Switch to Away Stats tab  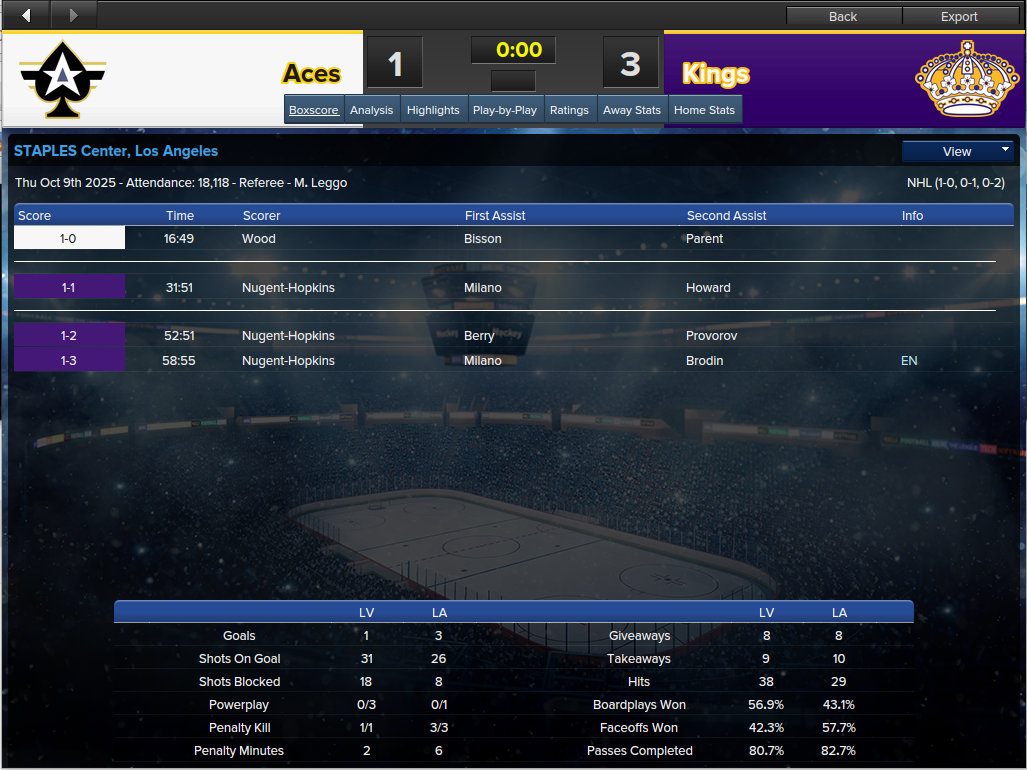632,110
